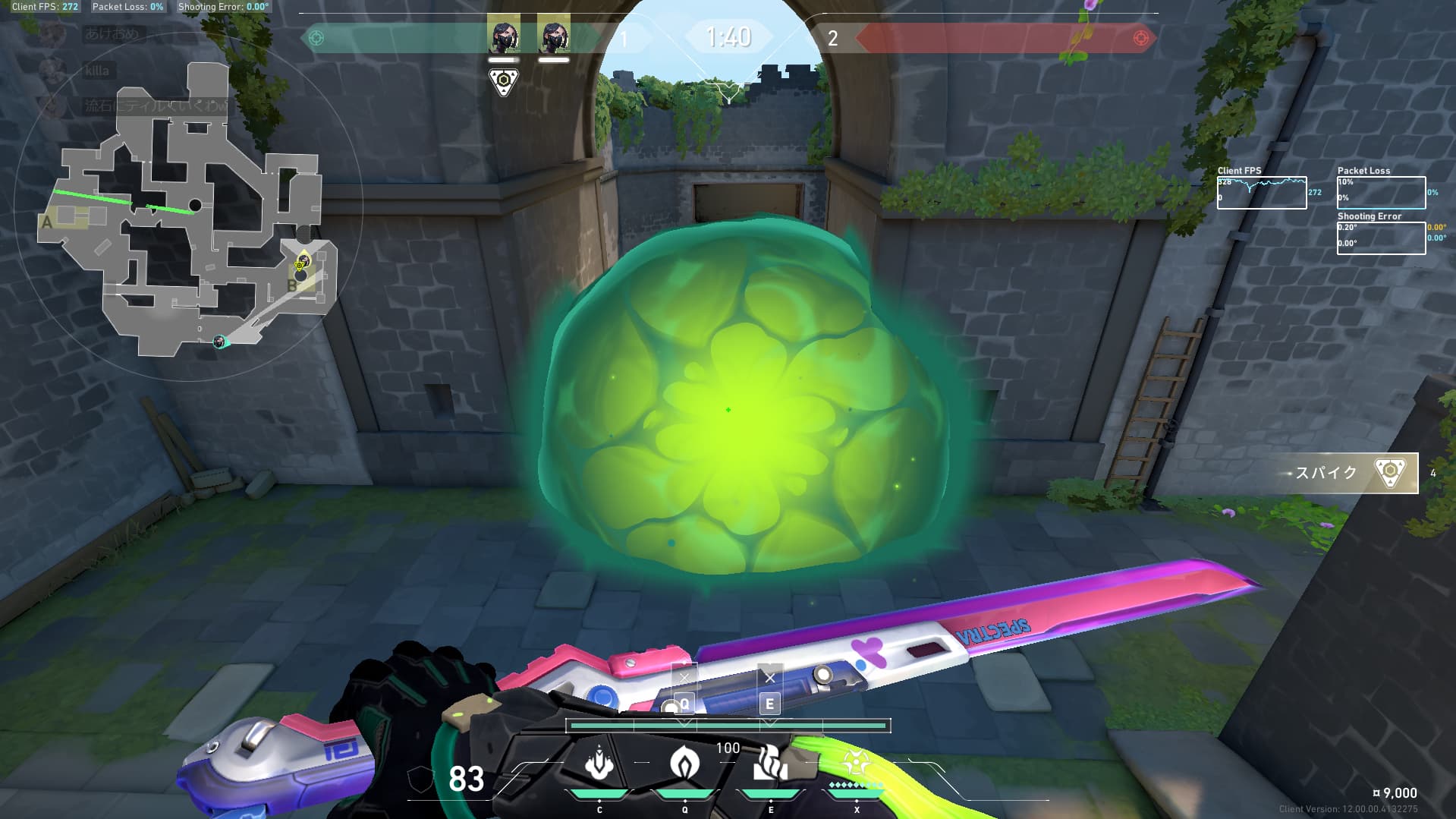Click the second teammate portrait at the top
1456x819 pixels.
[x=553, y=34]
